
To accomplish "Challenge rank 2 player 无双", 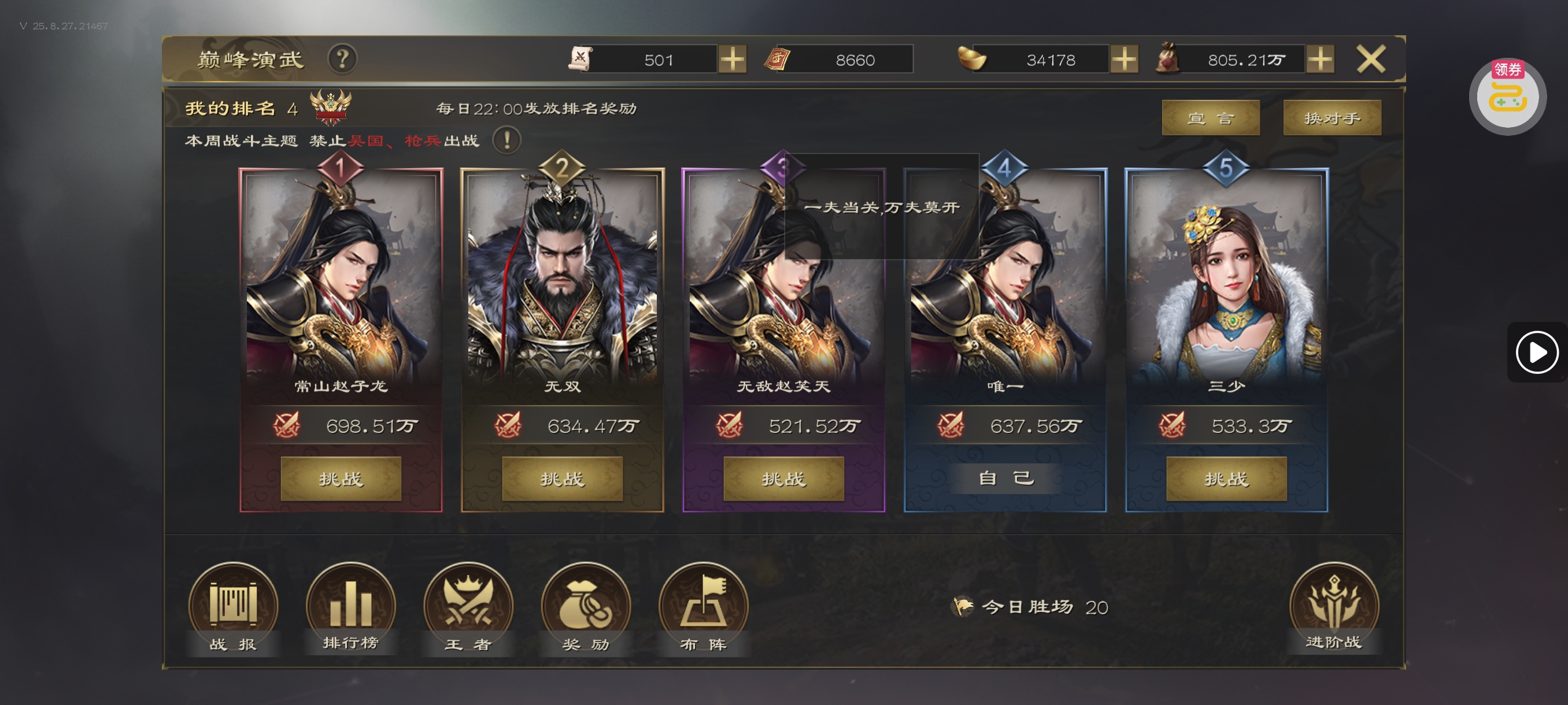I will 562,478.
